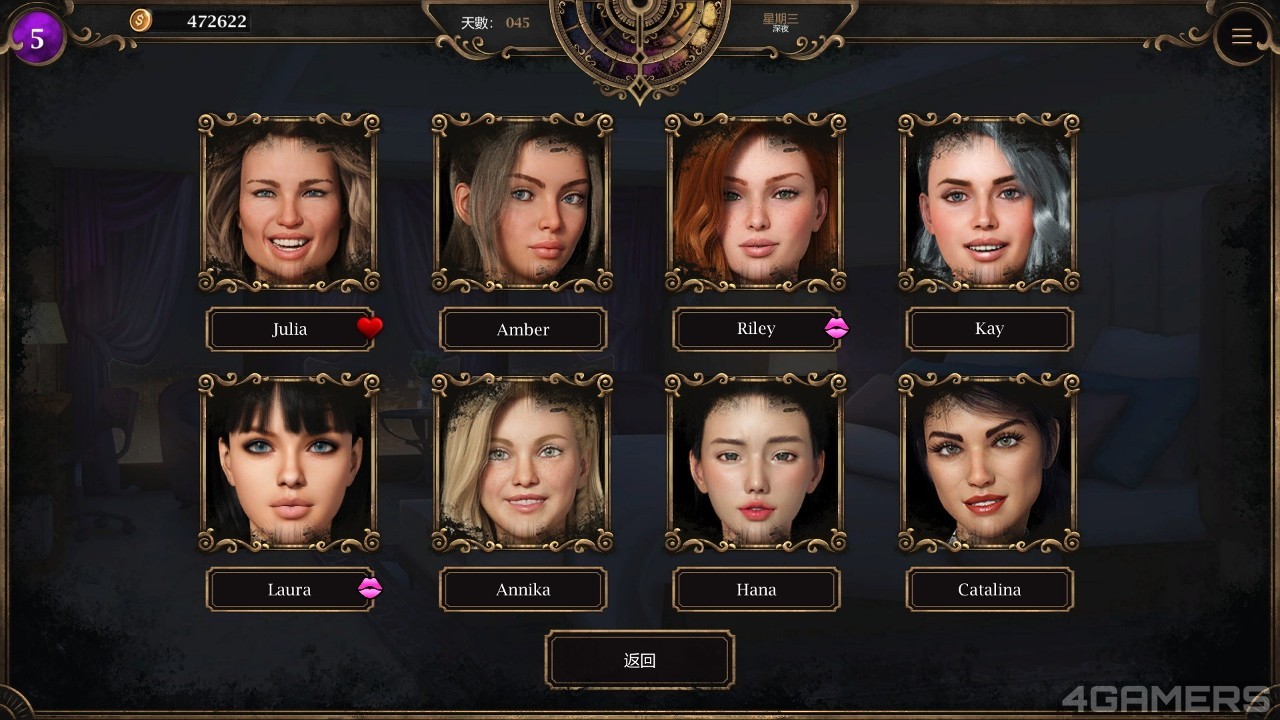Click the purple level 5 orb
The width and height of the screenshot is (1280, 720).
37,39
